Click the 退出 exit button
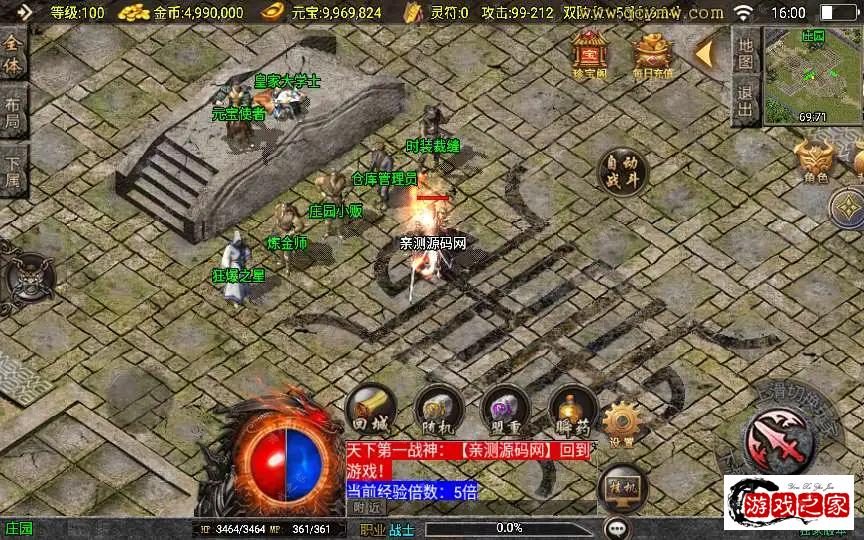This screenshot has height=540, width=864. [744, 101]
